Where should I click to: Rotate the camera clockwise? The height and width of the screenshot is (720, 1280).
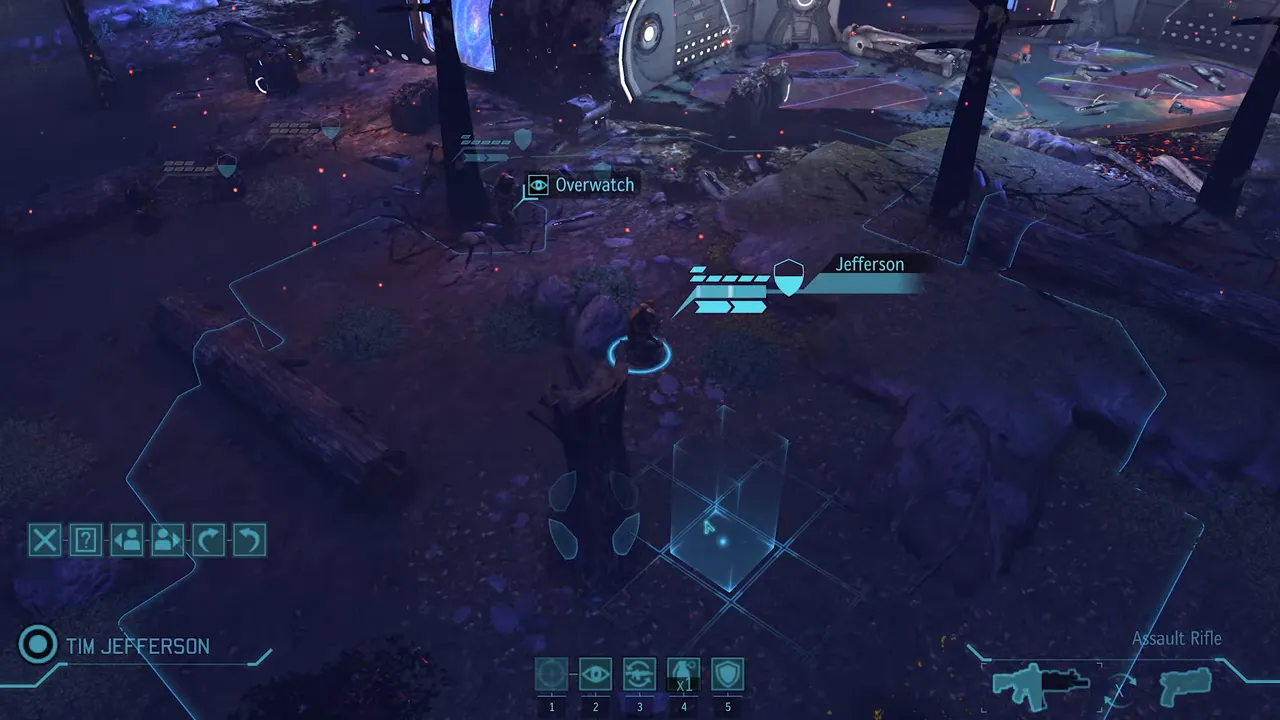(x=208, y=540)
